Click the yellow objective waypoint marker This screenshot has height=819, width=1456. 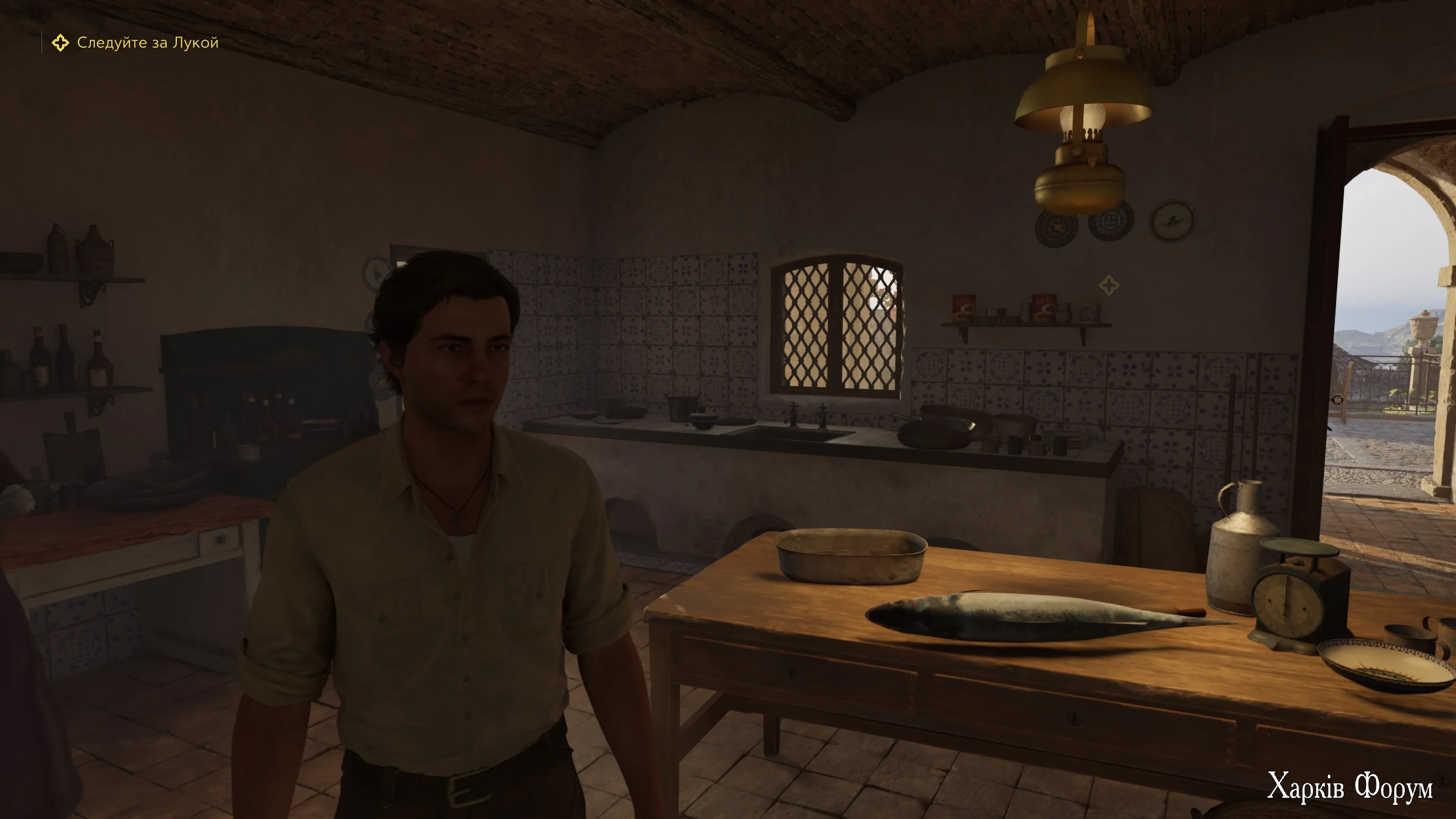pos(1108,285)
